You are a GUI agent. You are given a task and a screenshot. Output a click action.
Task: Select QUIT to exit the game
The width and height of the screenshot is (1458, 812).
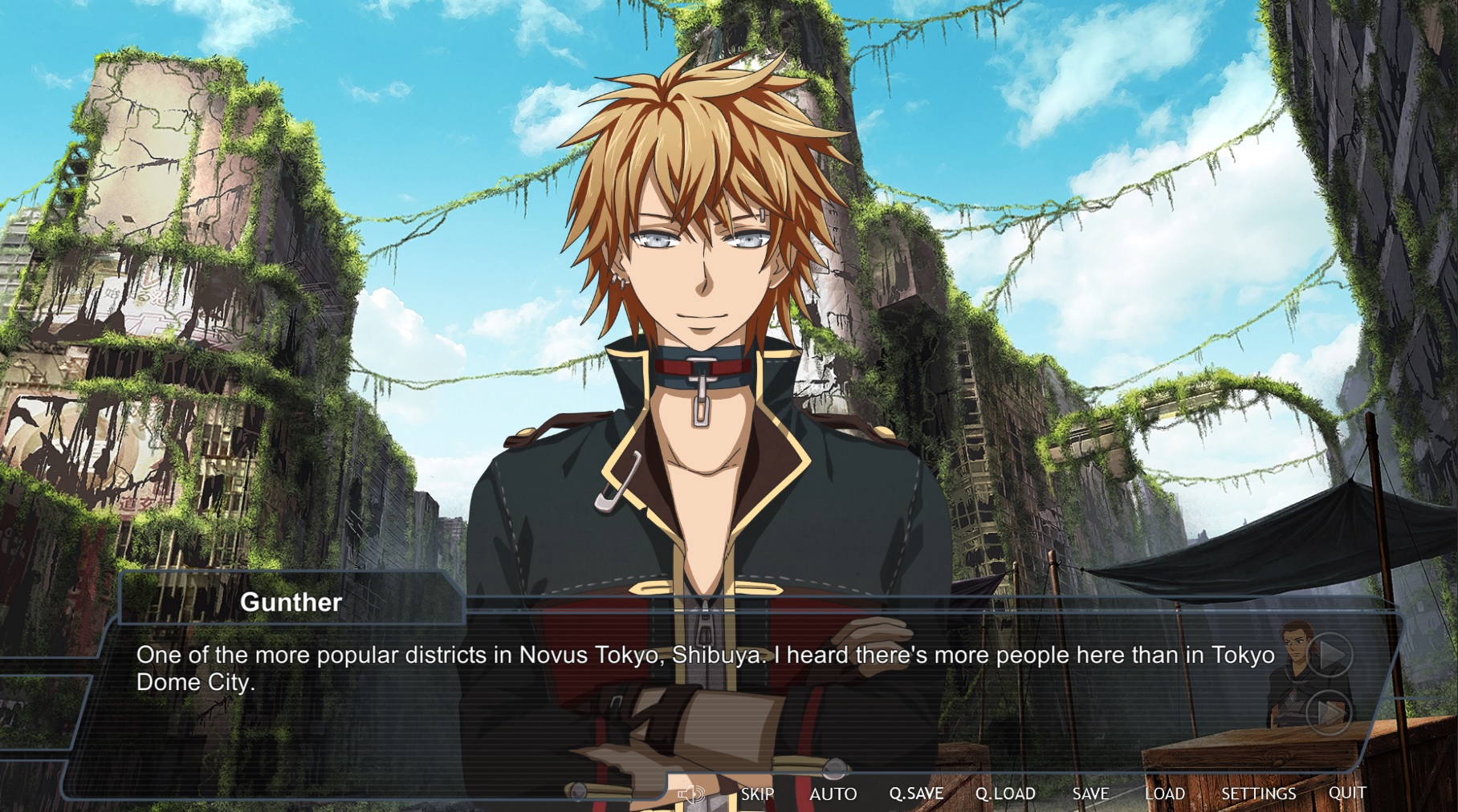click(1345, 794)
